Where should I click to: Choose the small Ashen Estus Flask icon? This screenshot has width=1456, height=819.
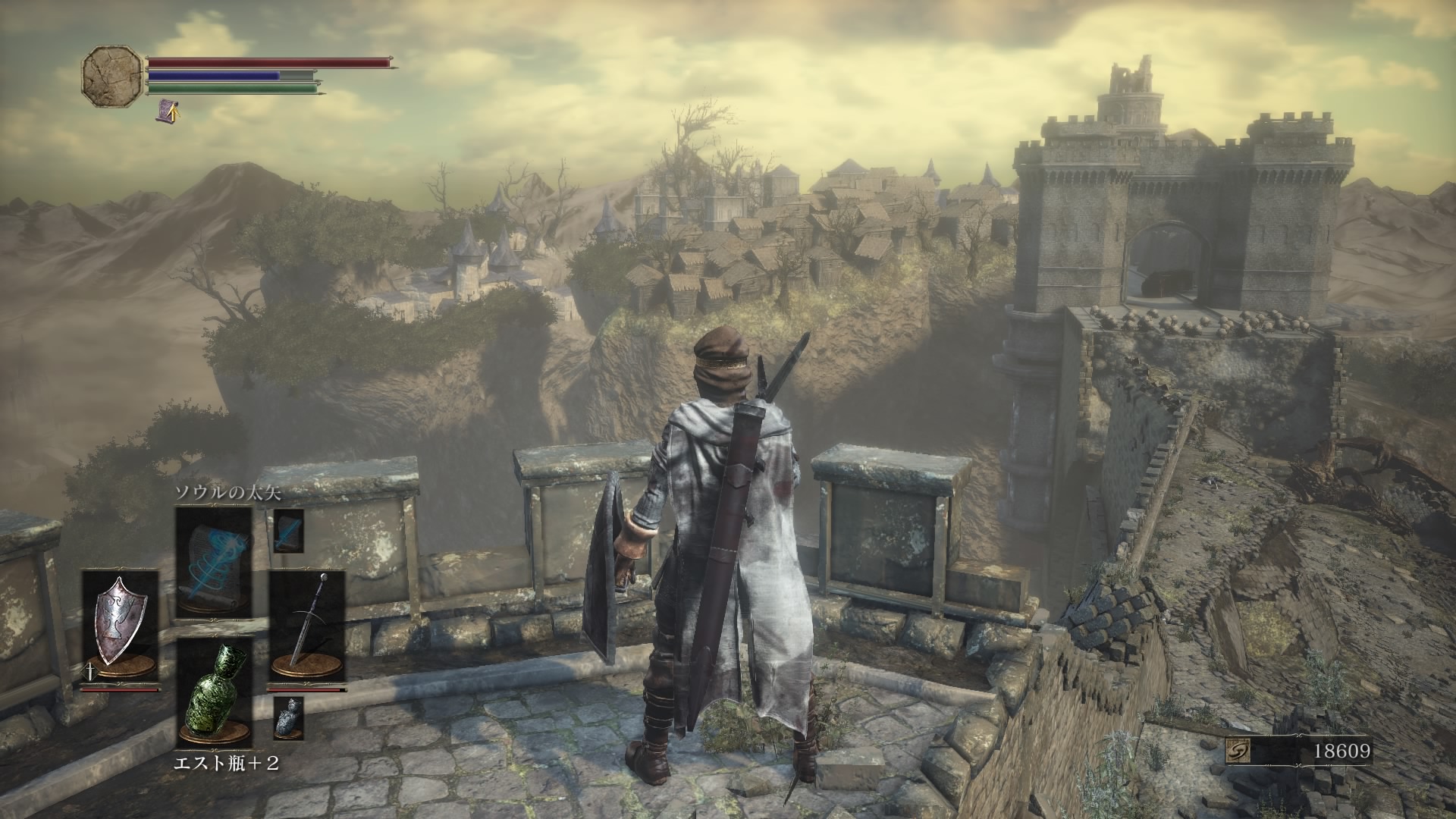pyautogui.click(x=288, y=718)
